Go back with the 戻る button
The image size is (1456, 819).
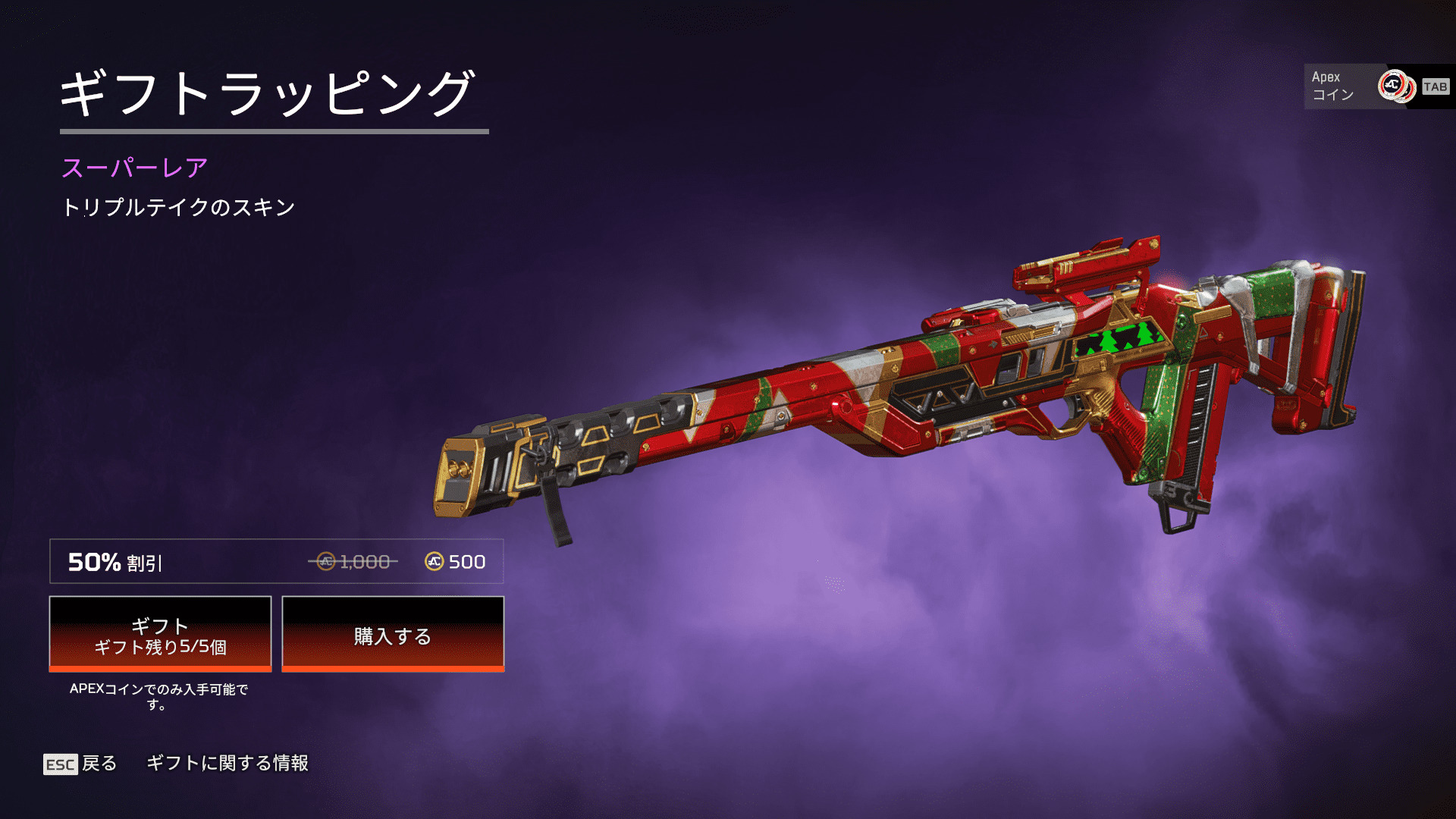pyautogui.click(x=80, y=764)
